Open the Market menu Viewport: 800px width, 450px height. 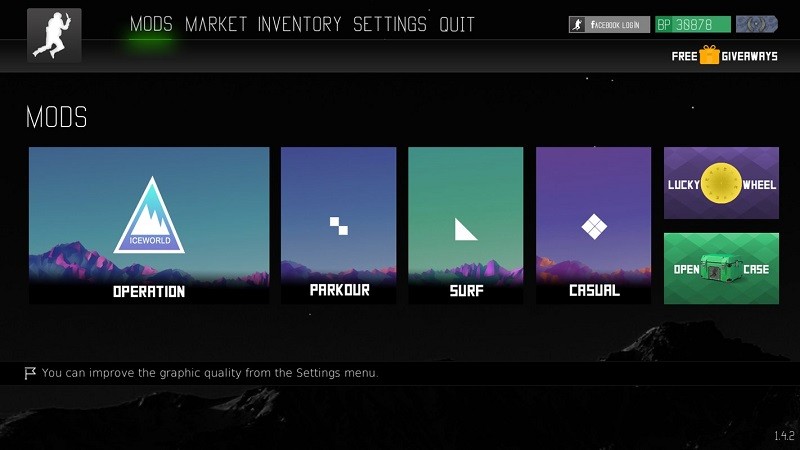pyautogui.click(x=217, y=24)
